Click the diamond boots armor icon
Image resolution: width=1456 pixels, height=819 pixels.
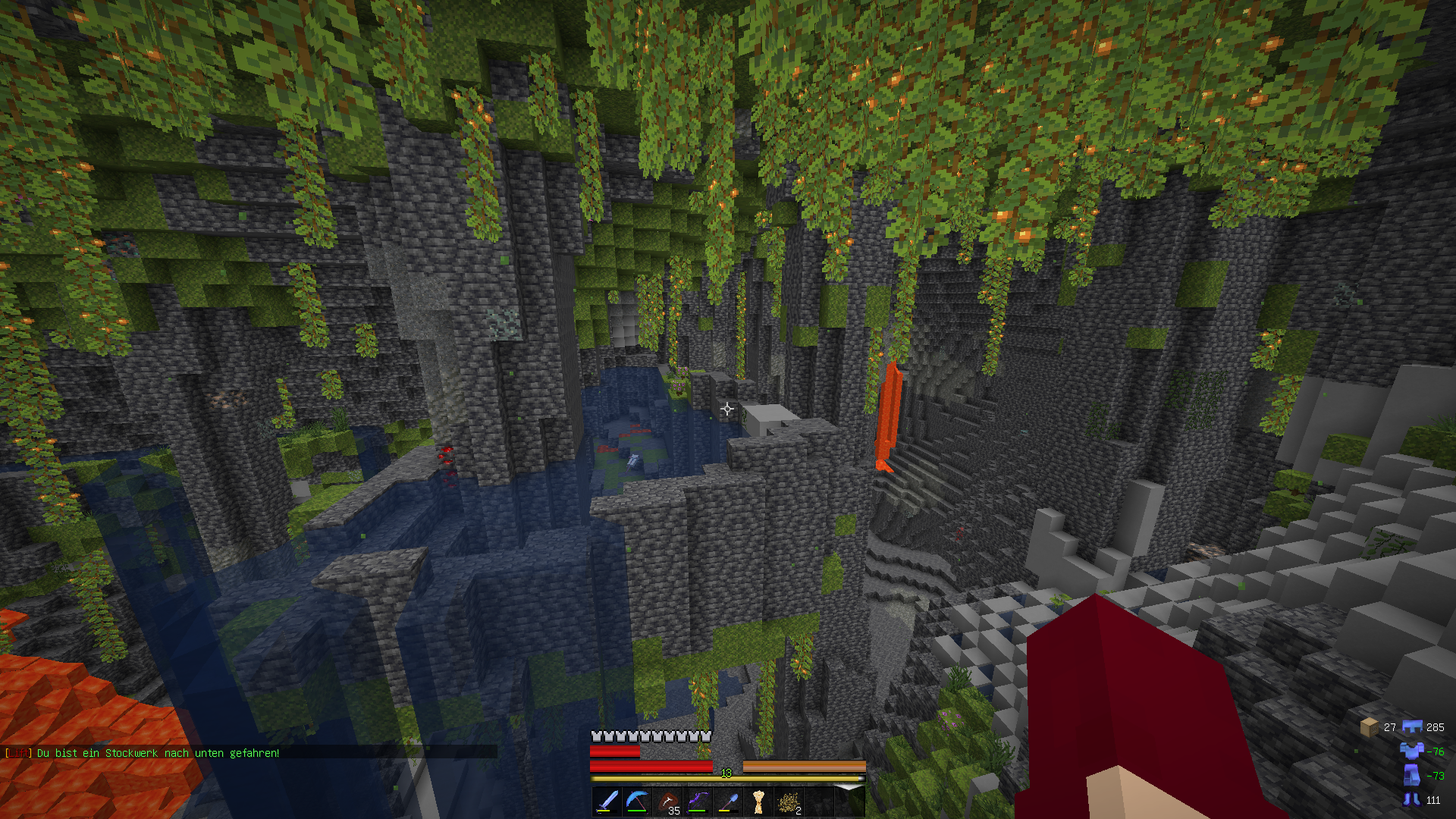tap(1411, 799)
